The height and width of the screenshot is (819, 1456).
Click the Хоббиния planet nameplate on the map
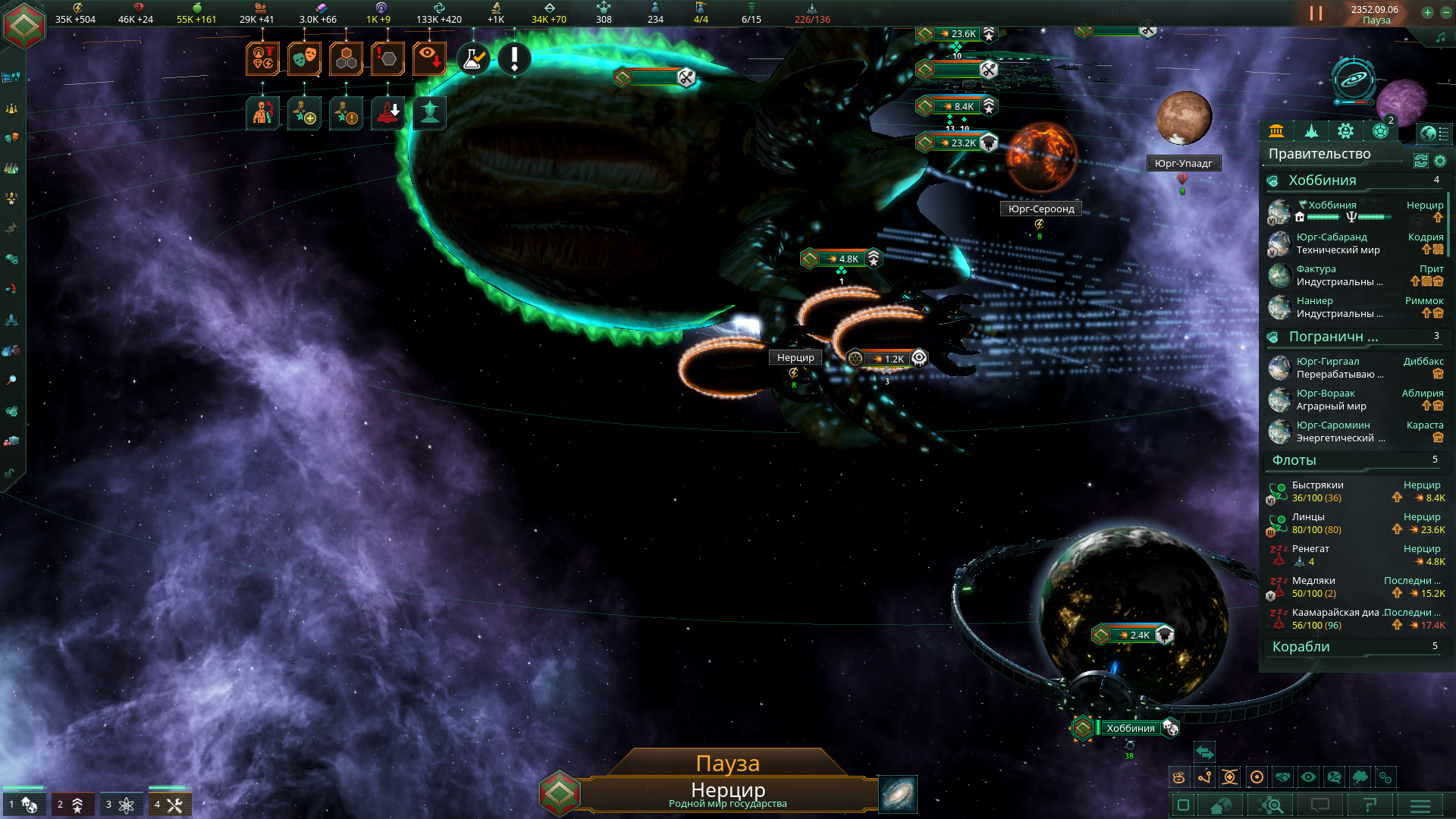[1130, 728]
